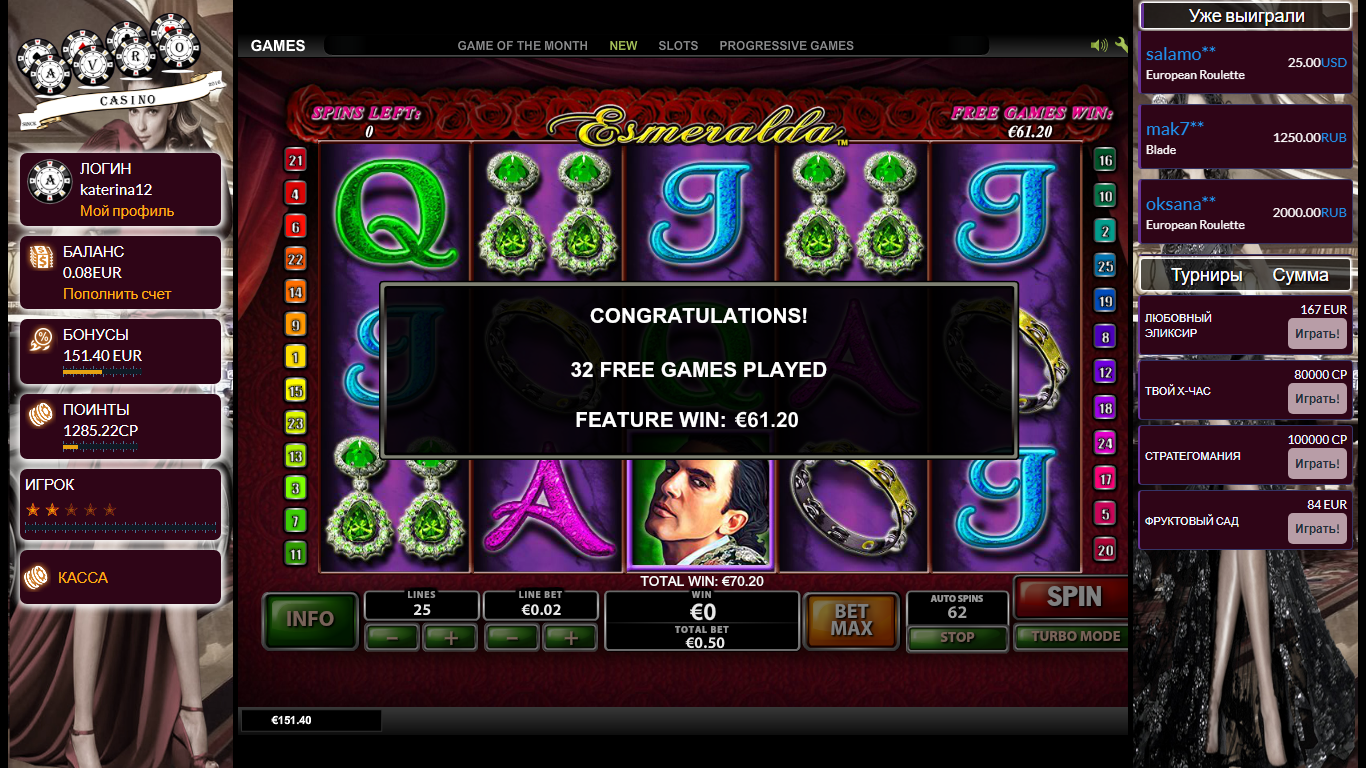
Task: Raise the line bet amount
Action: pyautogui.click(x=570, y=637)
